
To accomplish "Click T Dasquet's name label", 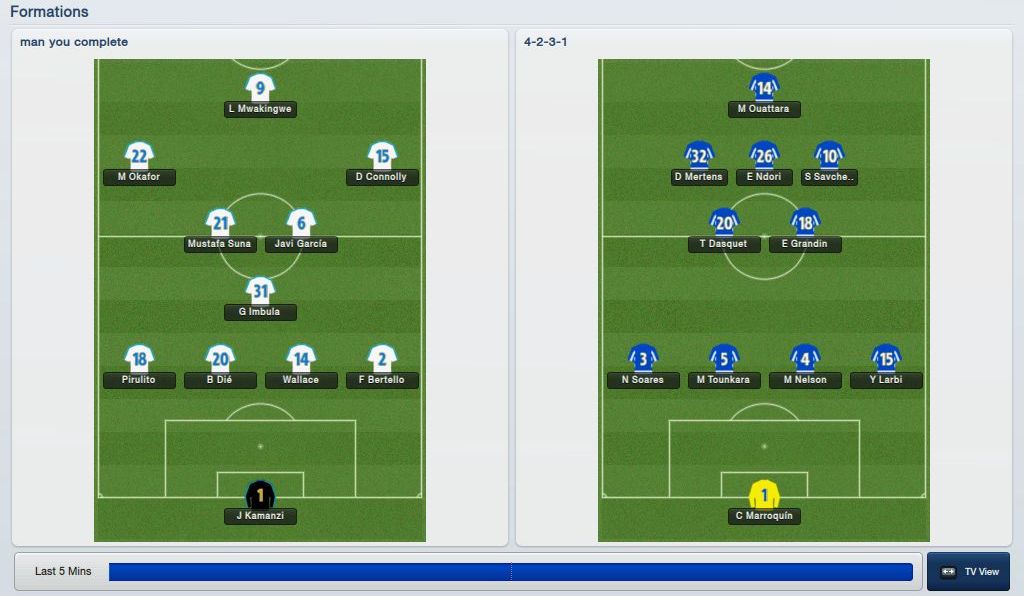I will pos(724,244).
